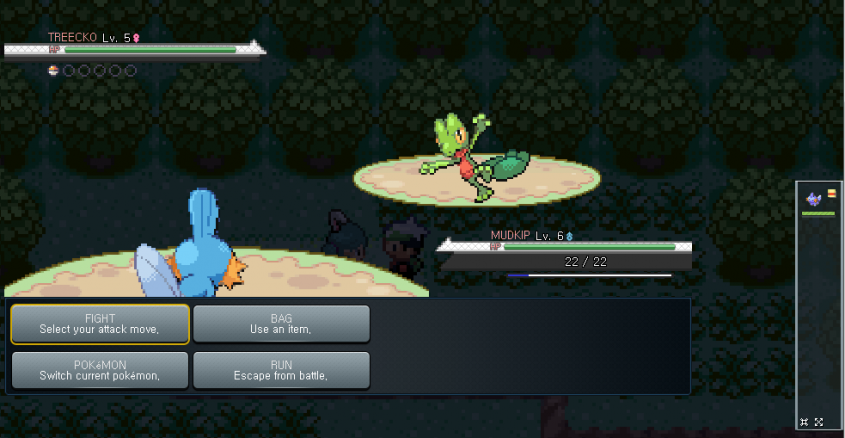Select the Mudkip party icon in side panel
The image size is (845, 438).
pyautogui.click(x=814, y=200)
